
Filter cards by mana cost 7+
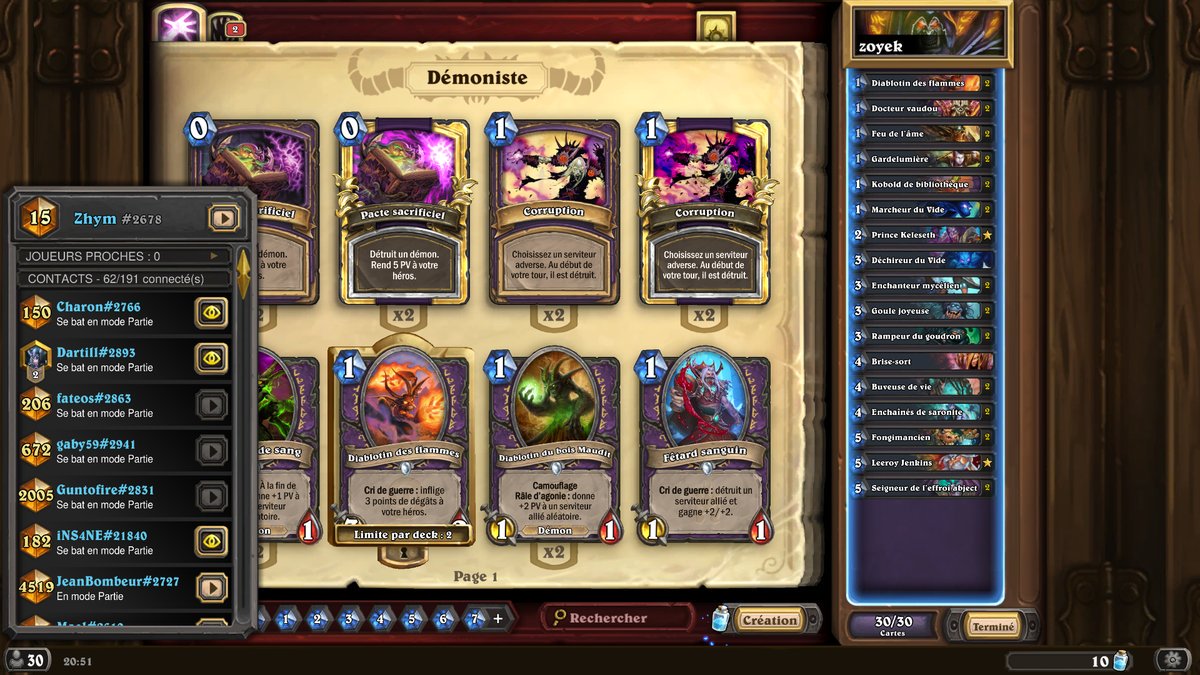[475, 619]
